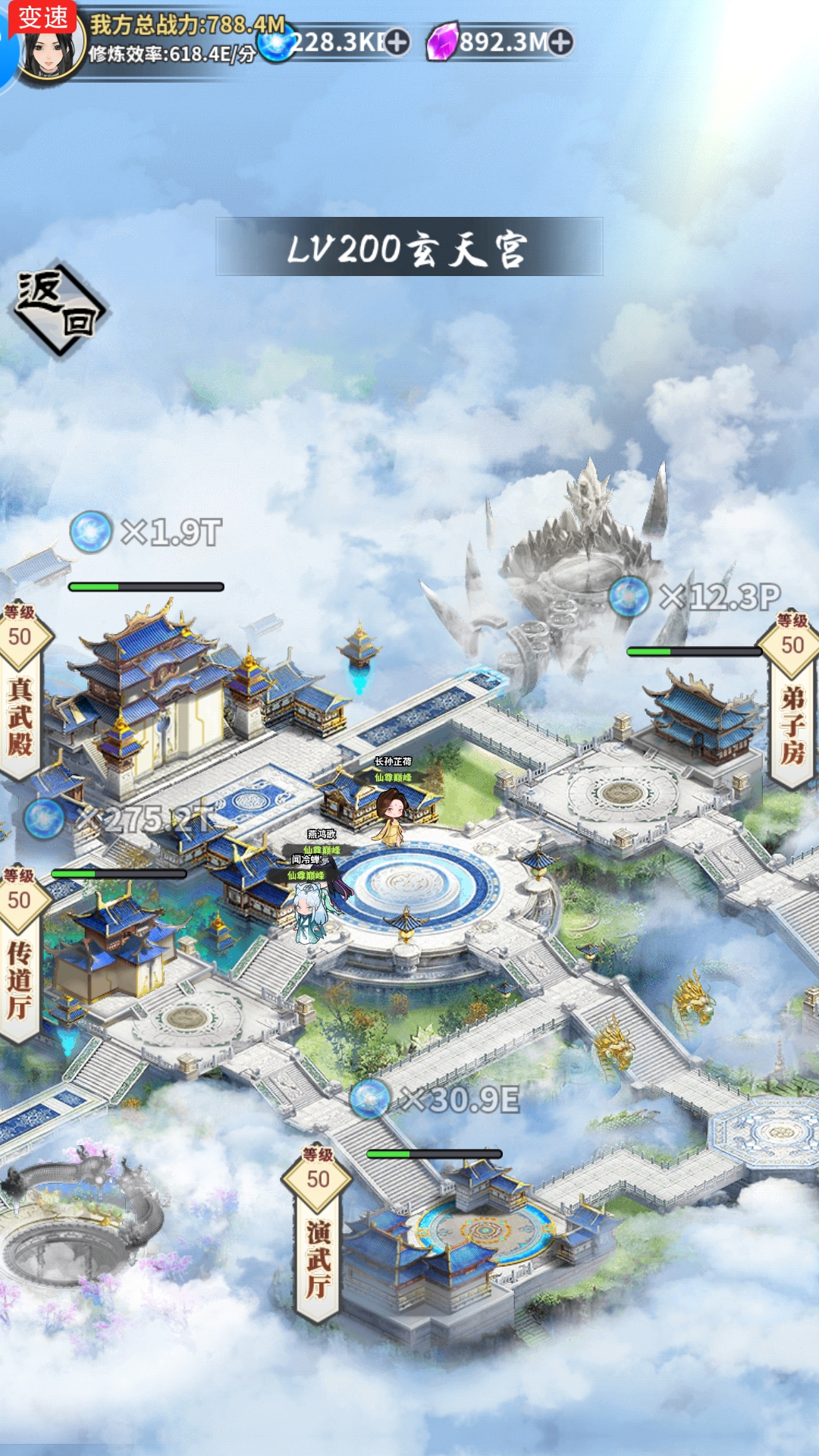Collect the ×30.9E spirit orb reward
Viewport: 819px width, 1456px height.
(370, 1099)
